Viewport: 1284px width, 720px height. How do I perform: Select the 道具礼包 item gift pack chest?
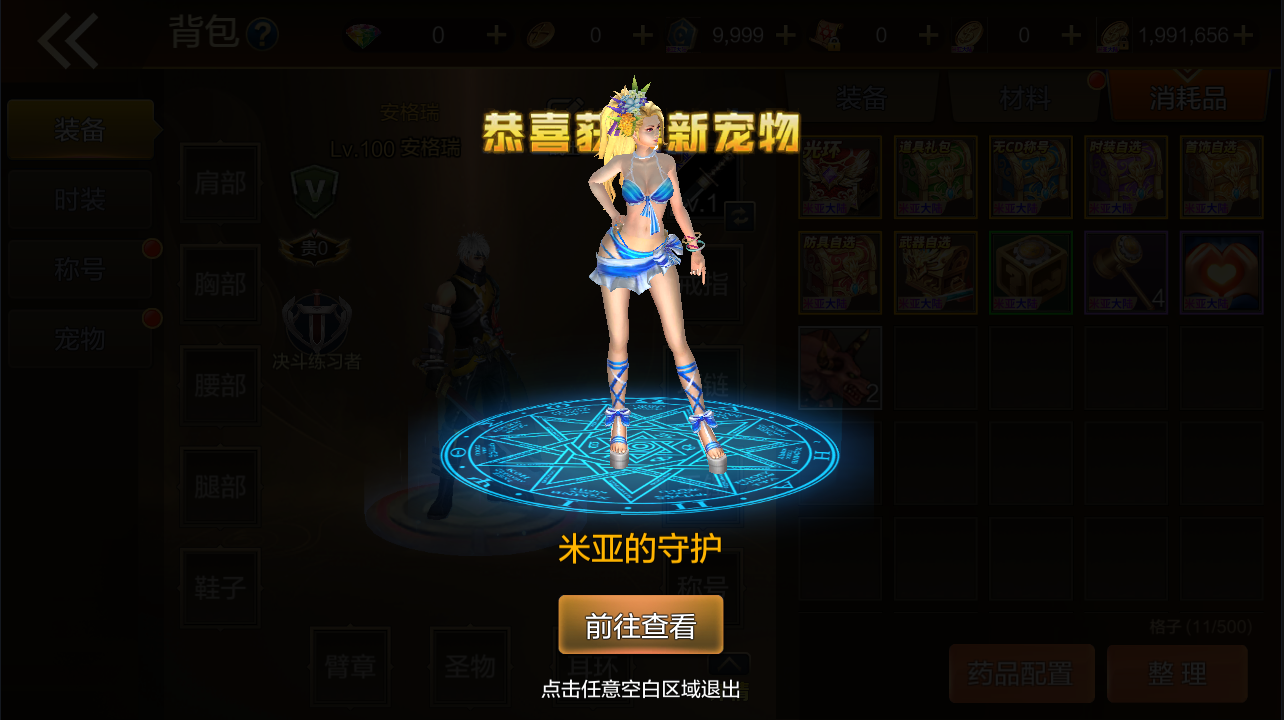point(935,176)
